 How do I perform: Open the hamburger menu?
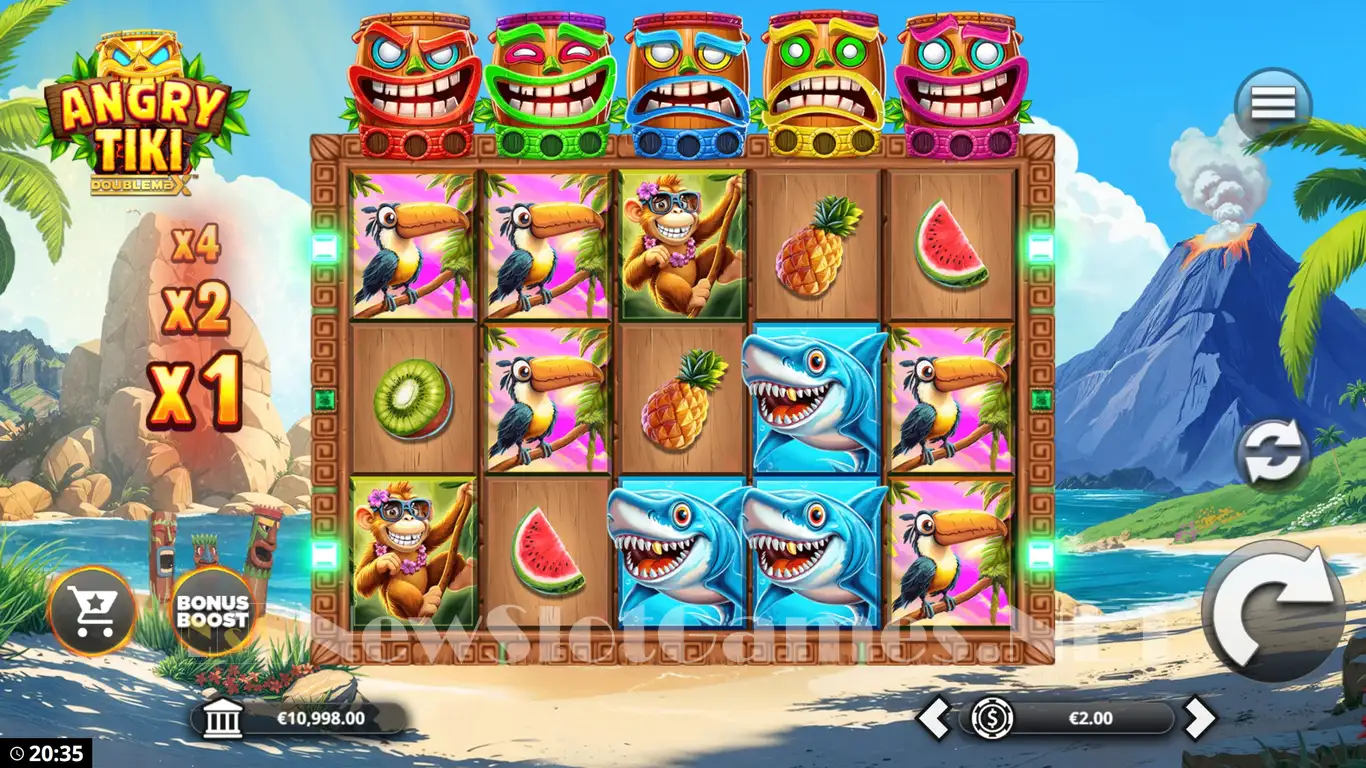pos(1272,102)
